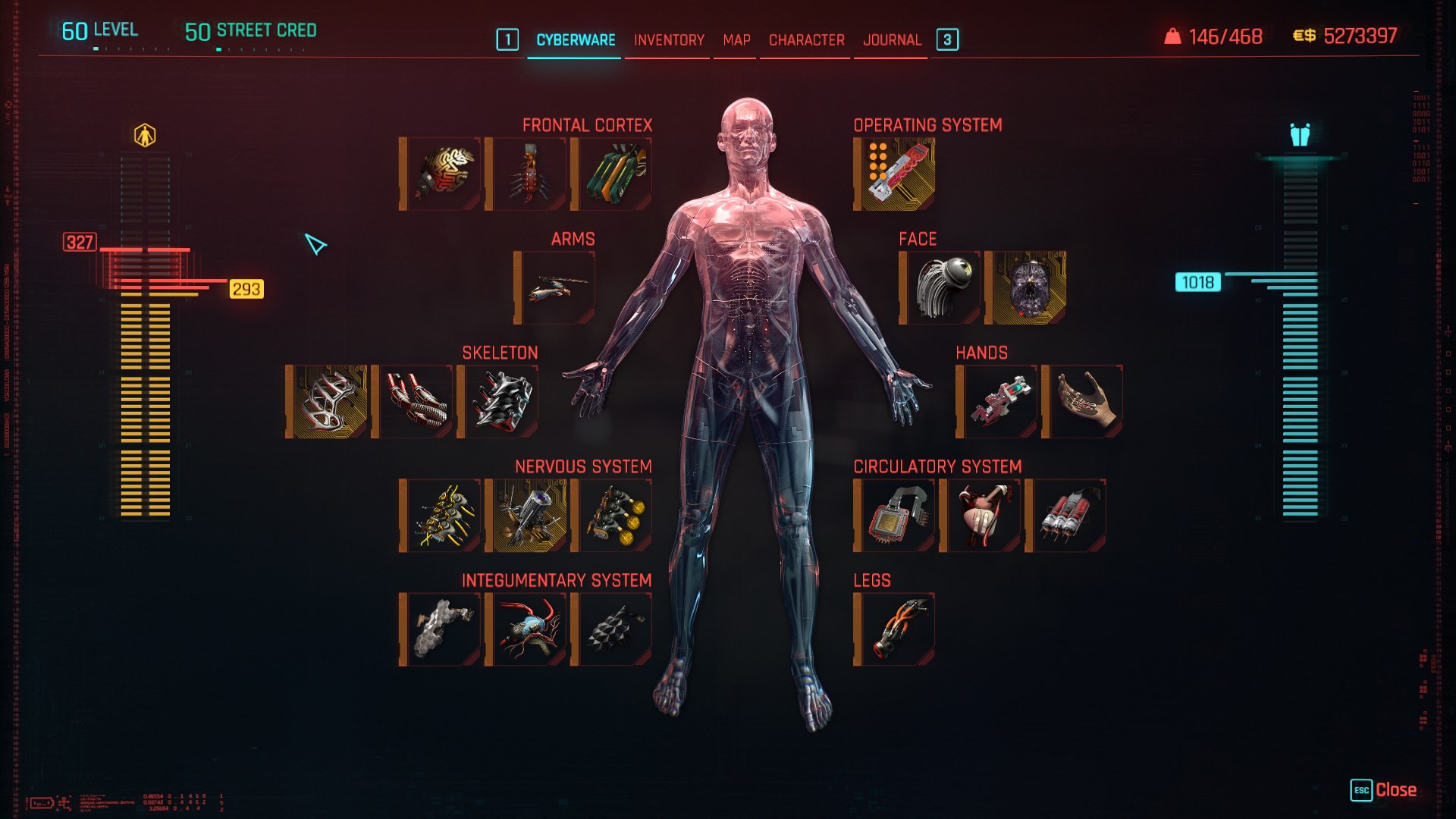Choose the Arms cyberware slot
The width and height of the screenshot is (1456, 819).
[557, 288]
